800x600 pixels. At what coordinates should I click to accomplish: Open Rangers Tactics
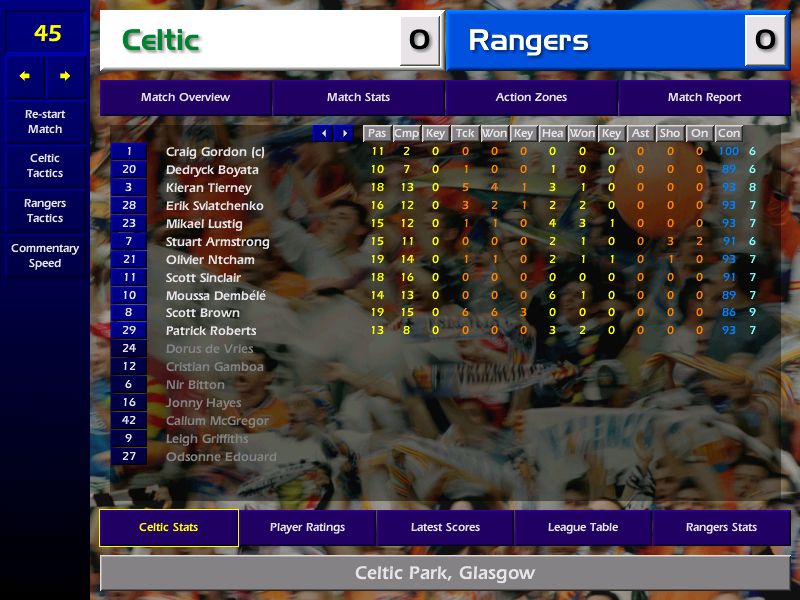45,211
